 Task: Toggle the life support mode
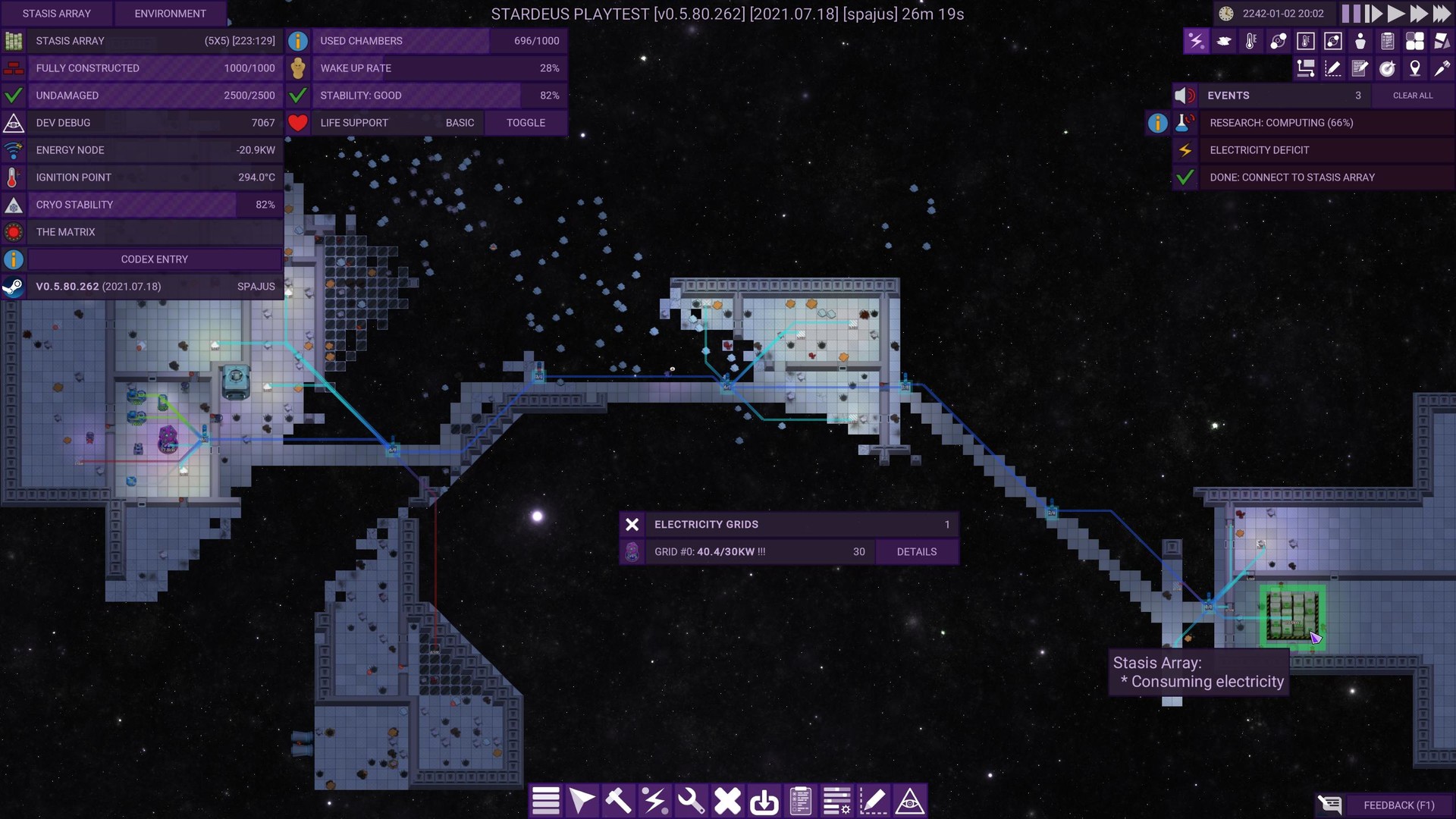coord(526,123)
